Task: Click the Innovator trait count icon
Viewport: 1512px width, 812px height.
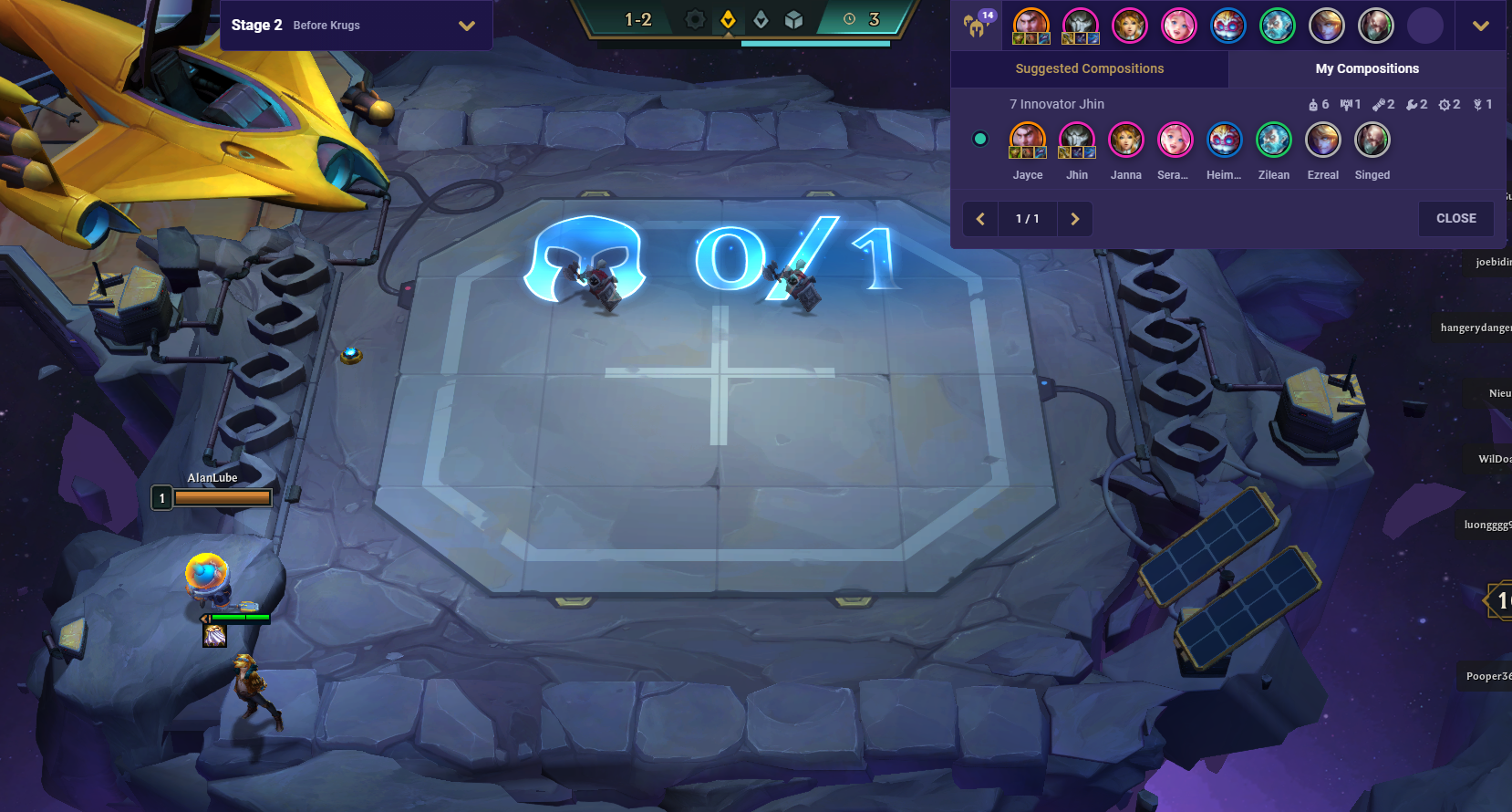Action: [1313, 104]
